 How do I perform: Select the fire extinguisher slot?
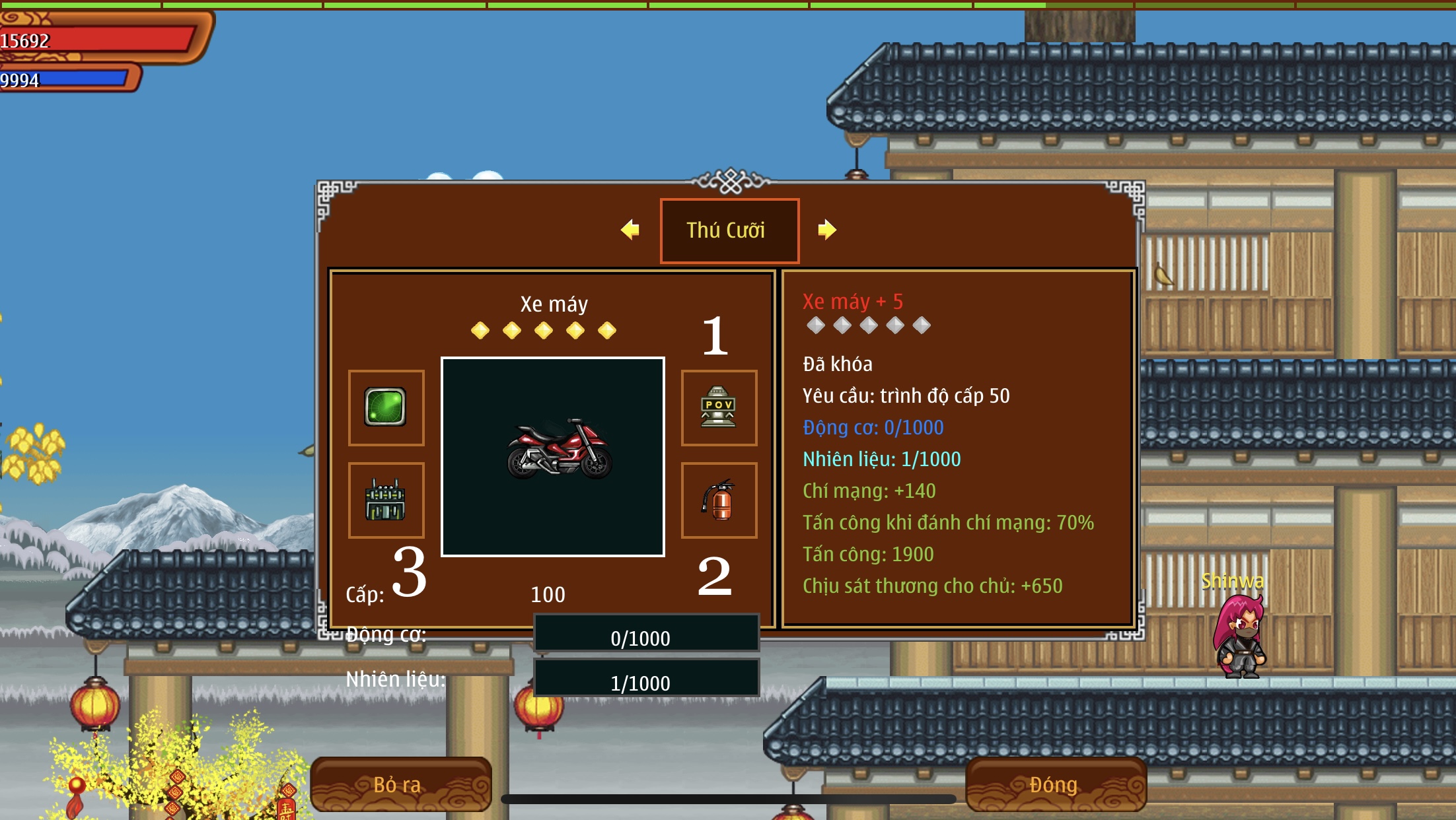[x=719, y=500]
